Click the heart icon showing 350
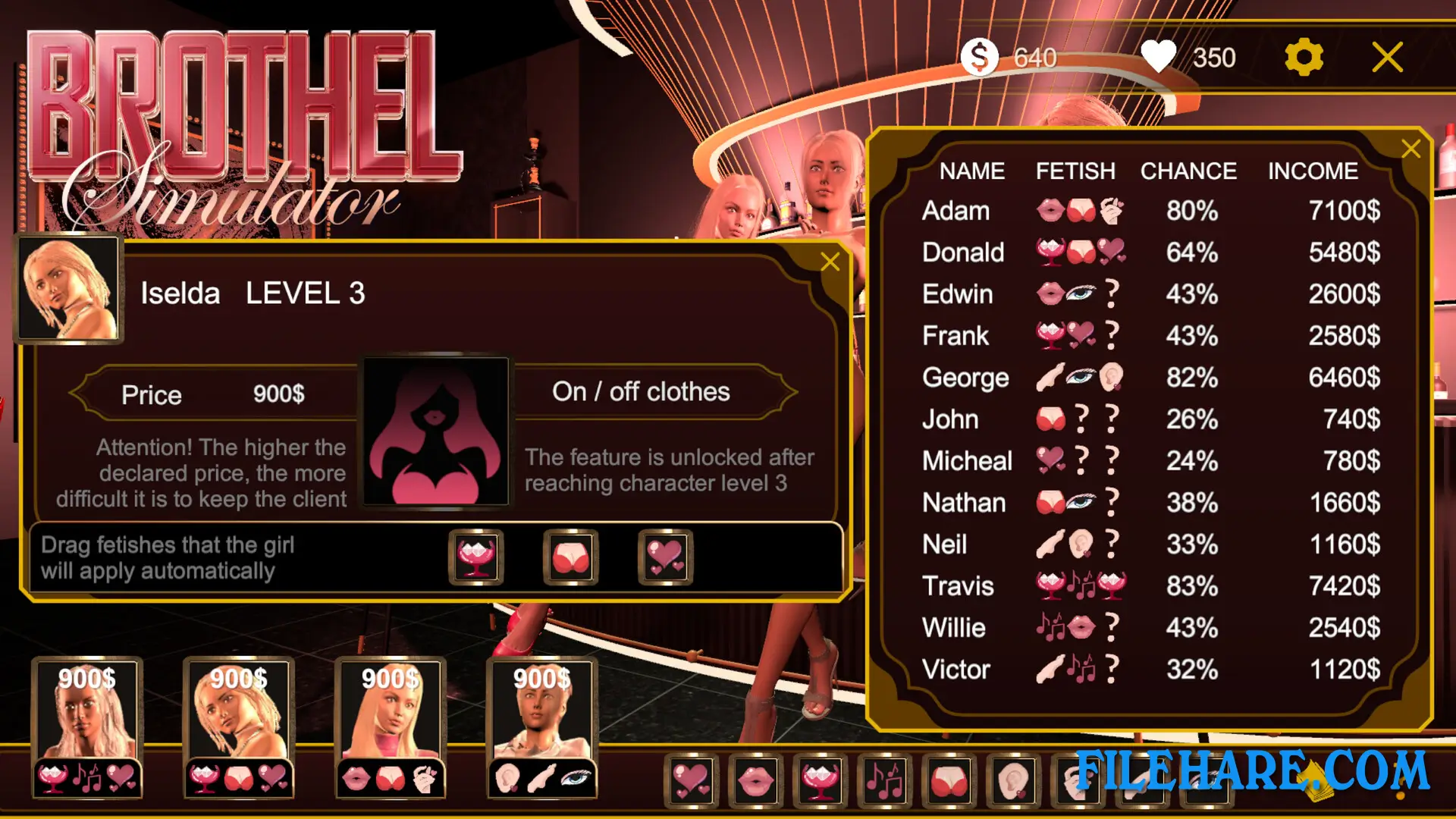 click(1159, 56)
